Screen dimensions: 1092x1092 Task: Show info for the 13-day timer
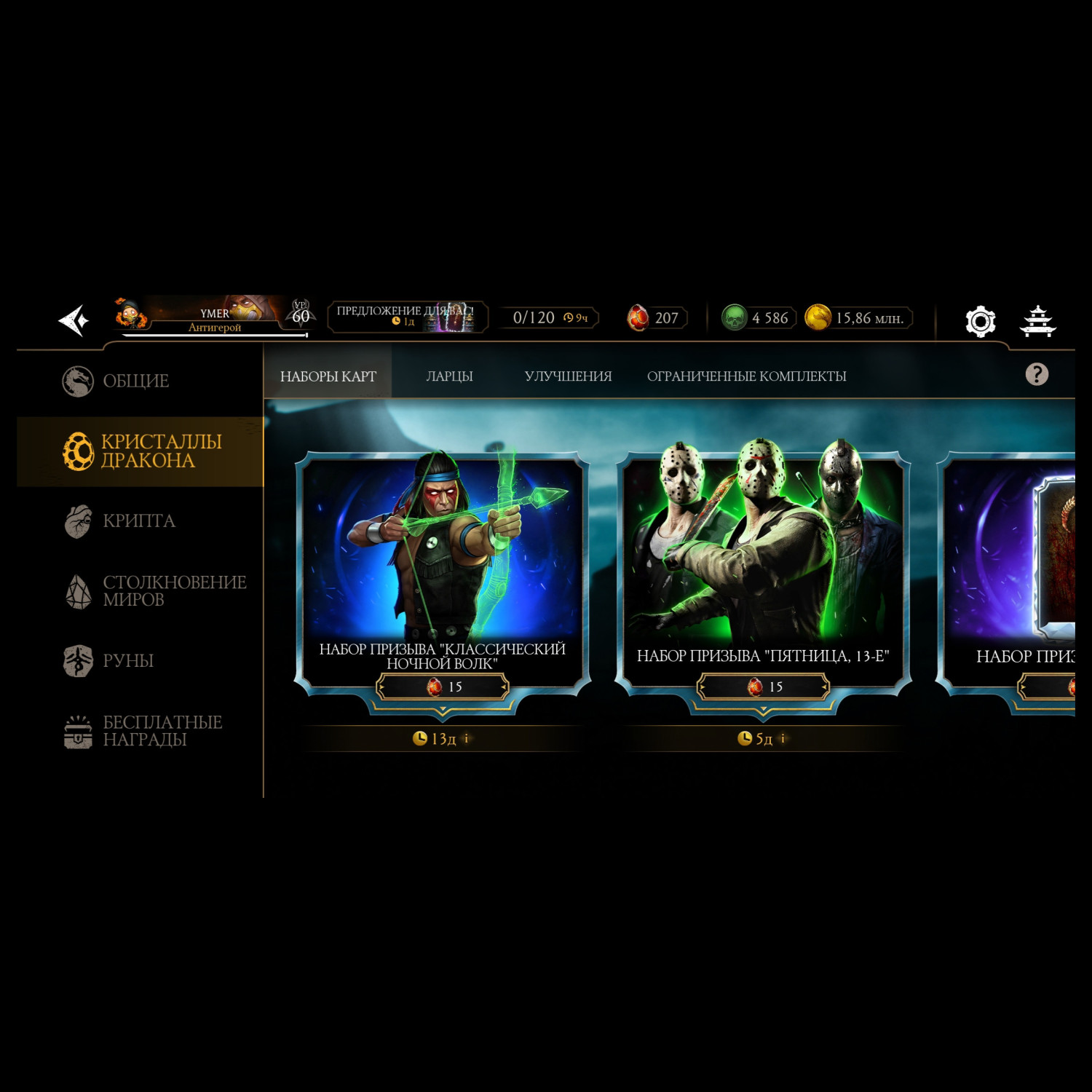467,738
